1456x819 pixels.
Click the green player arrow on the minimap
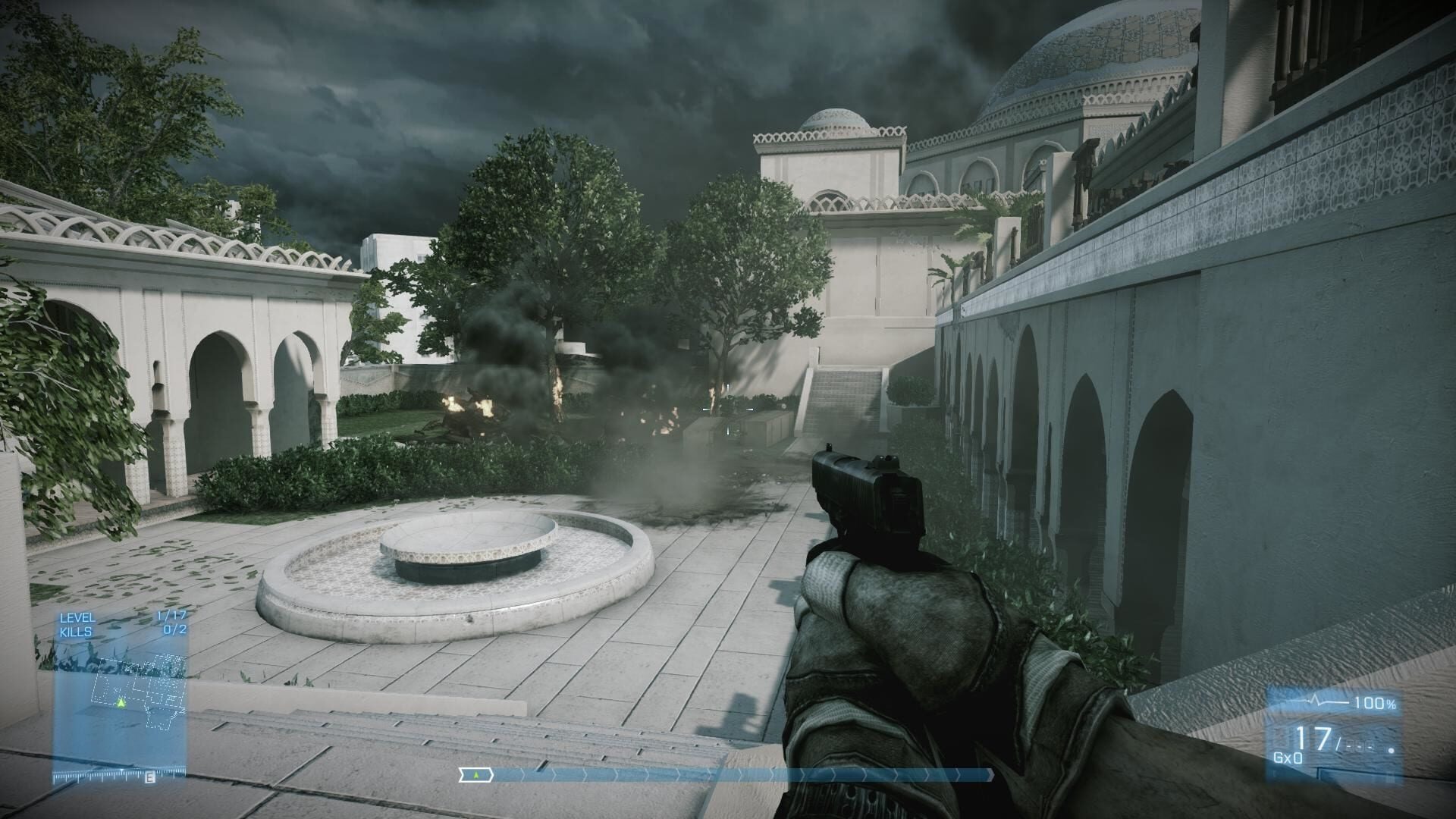coord(121,703)
